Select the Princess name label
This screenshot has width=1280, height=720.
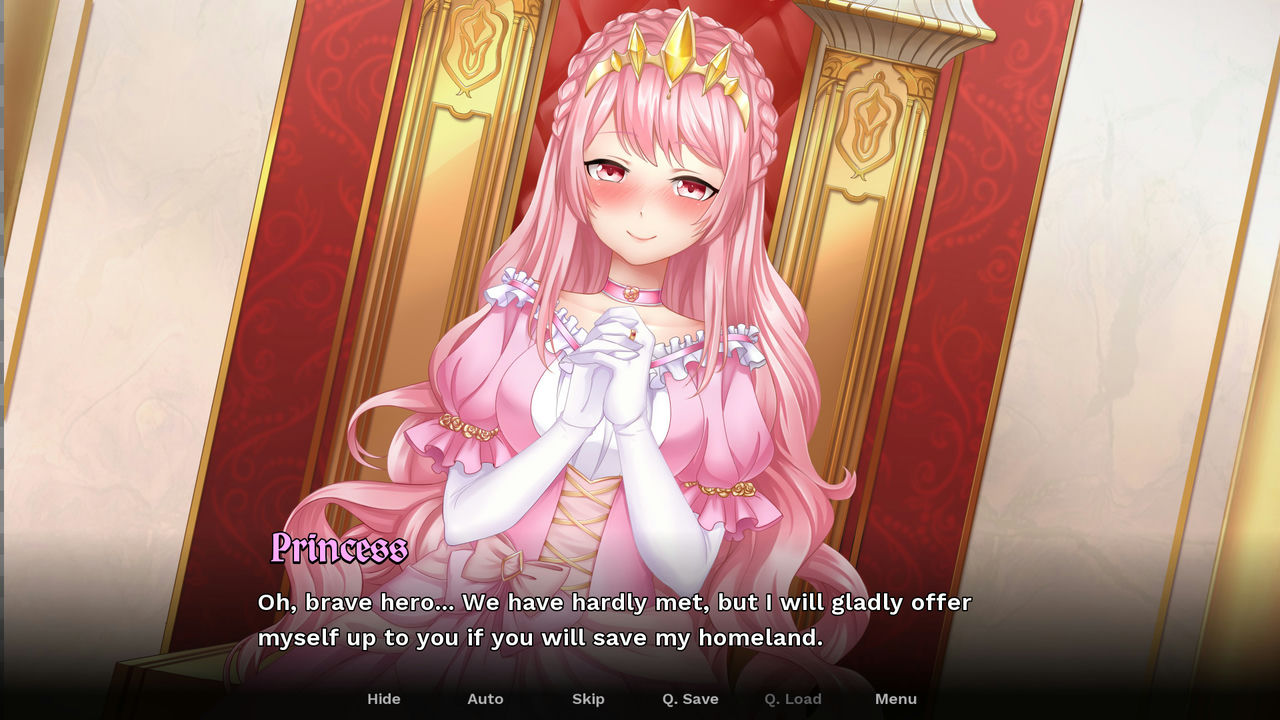pyautogui.click(x=338, y=549)
